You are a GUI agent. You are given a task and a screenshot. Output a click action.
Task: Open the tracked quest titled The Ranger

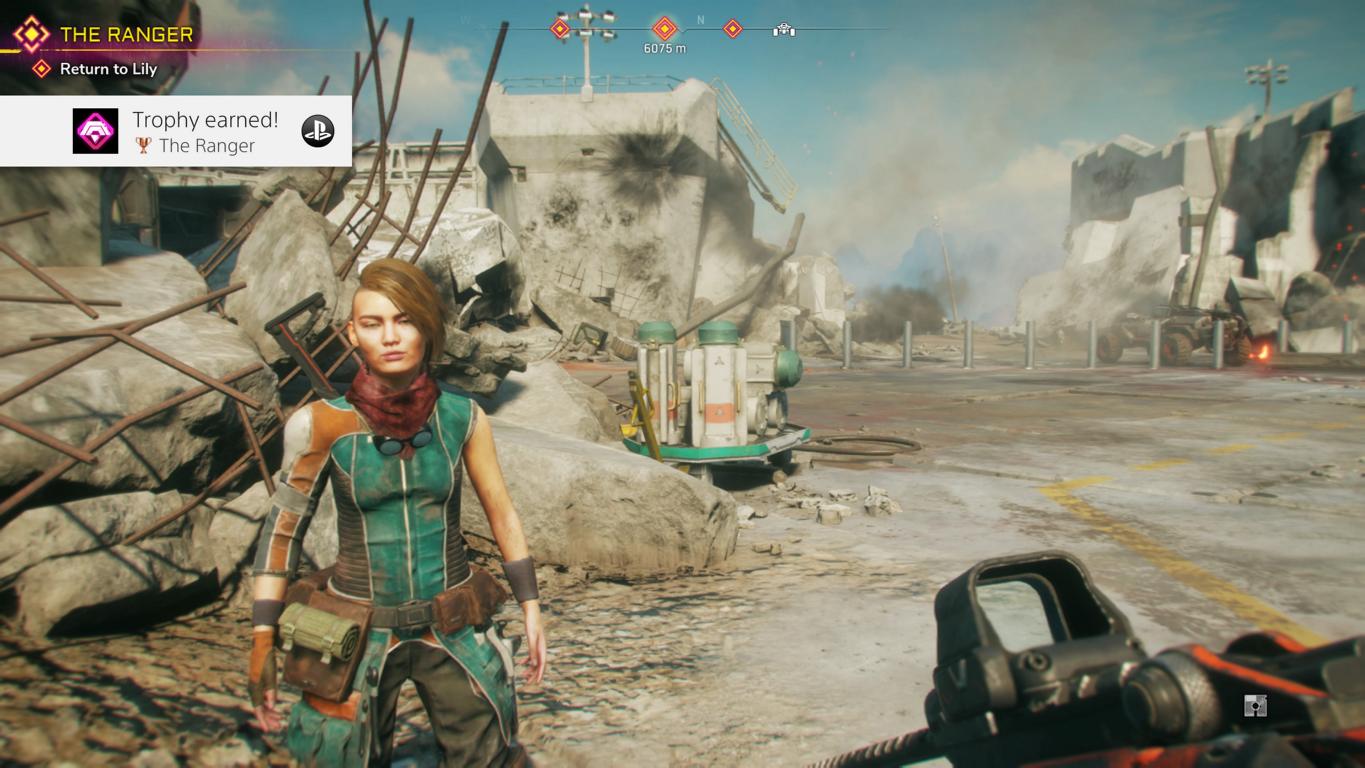[x=126, y=35]
